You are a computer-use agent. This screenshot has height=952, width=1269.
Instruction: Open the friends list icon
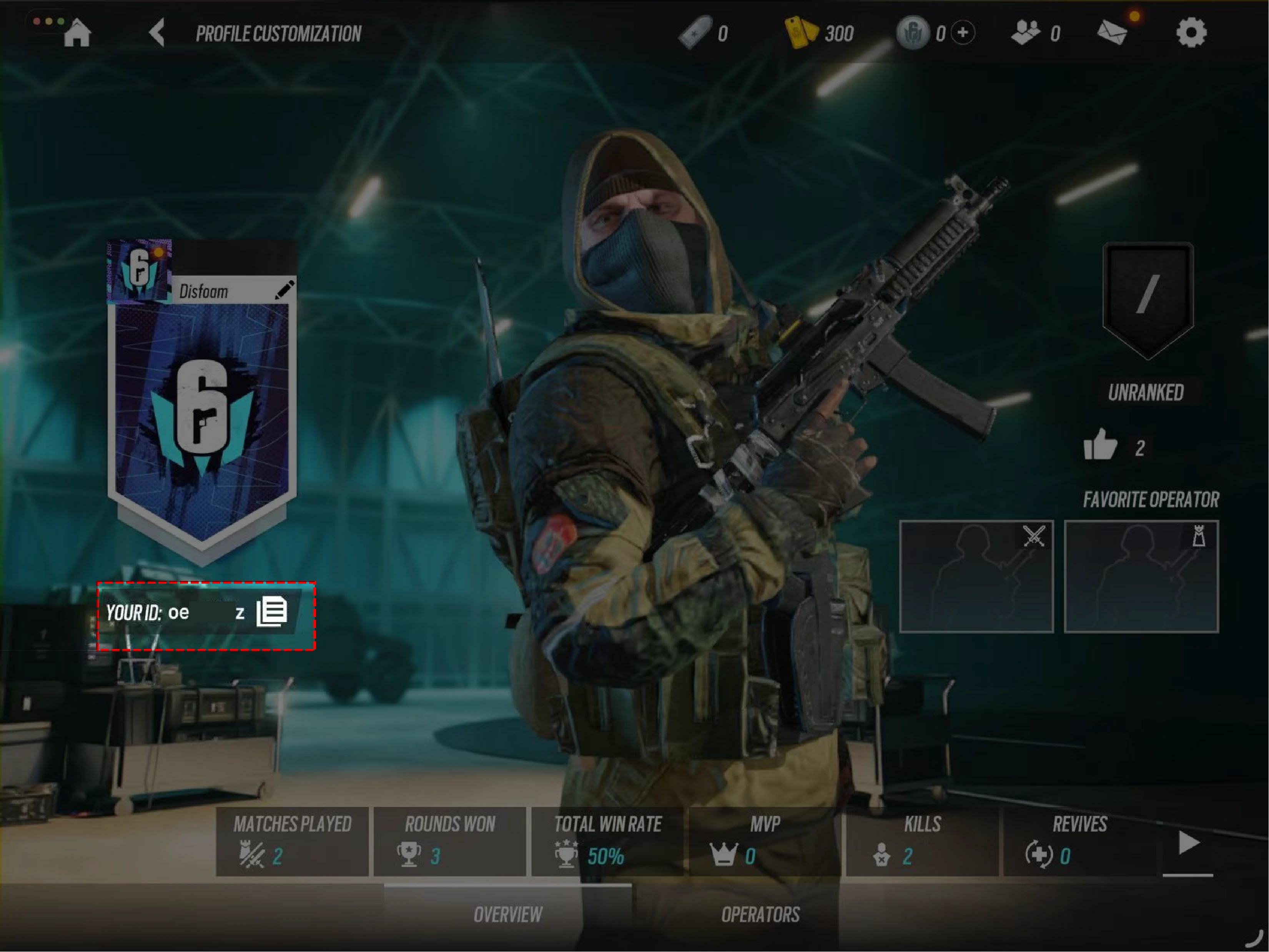1026,33
